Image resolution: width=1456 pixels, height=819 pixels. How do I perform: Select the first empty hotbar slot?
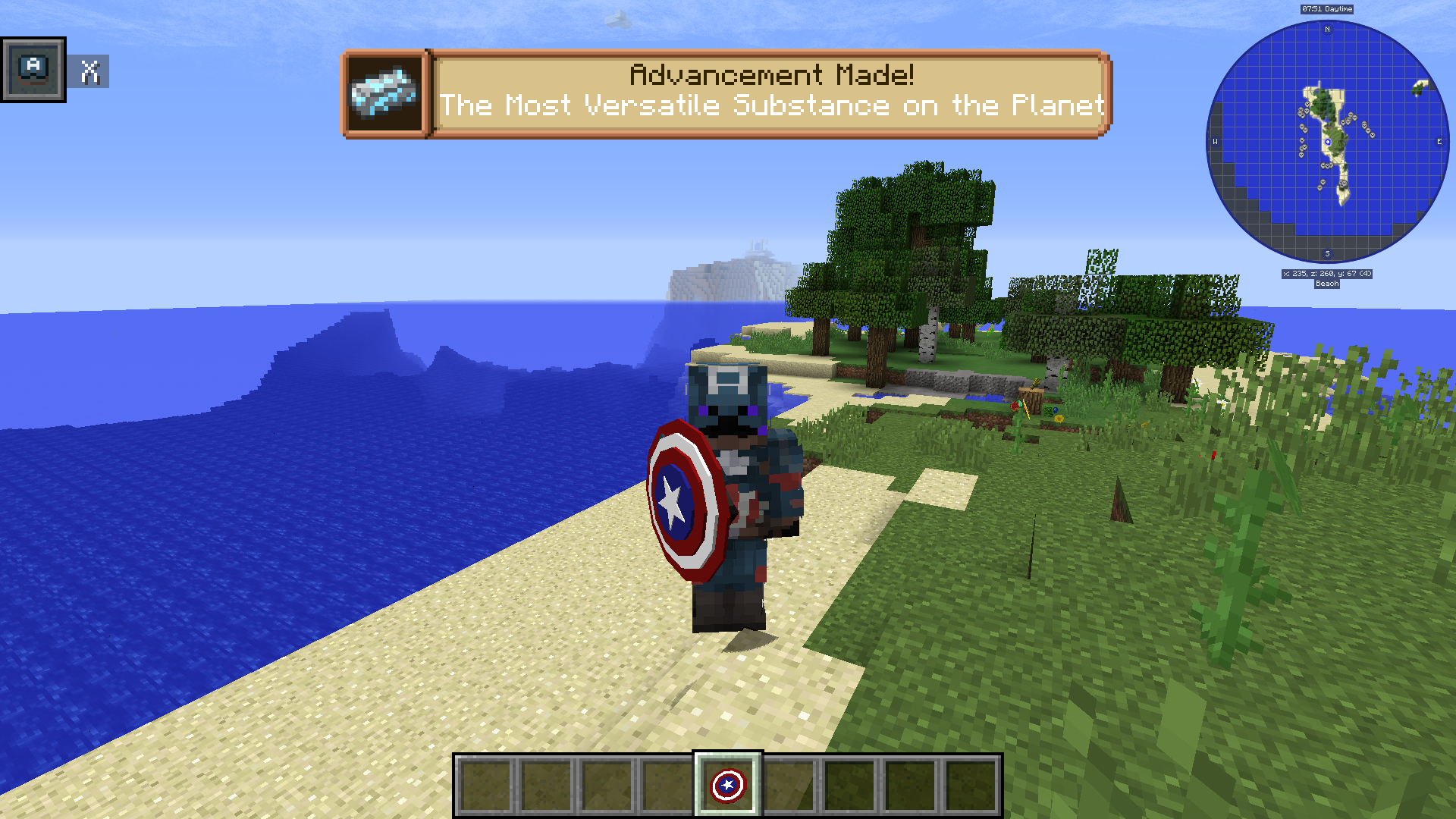pos(486,786)
